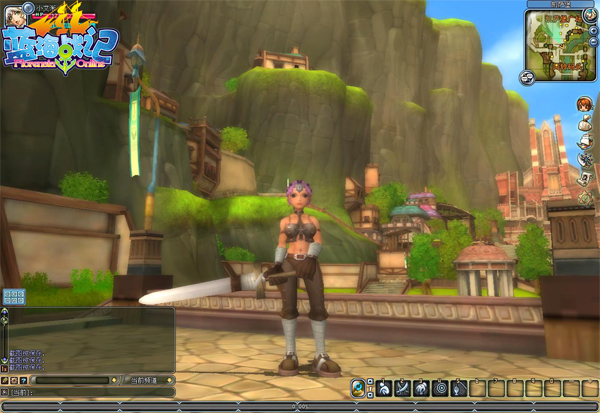Toggle the blue grid panel above chat
Viewport: 600px width, 413px height.
(13, 296)
